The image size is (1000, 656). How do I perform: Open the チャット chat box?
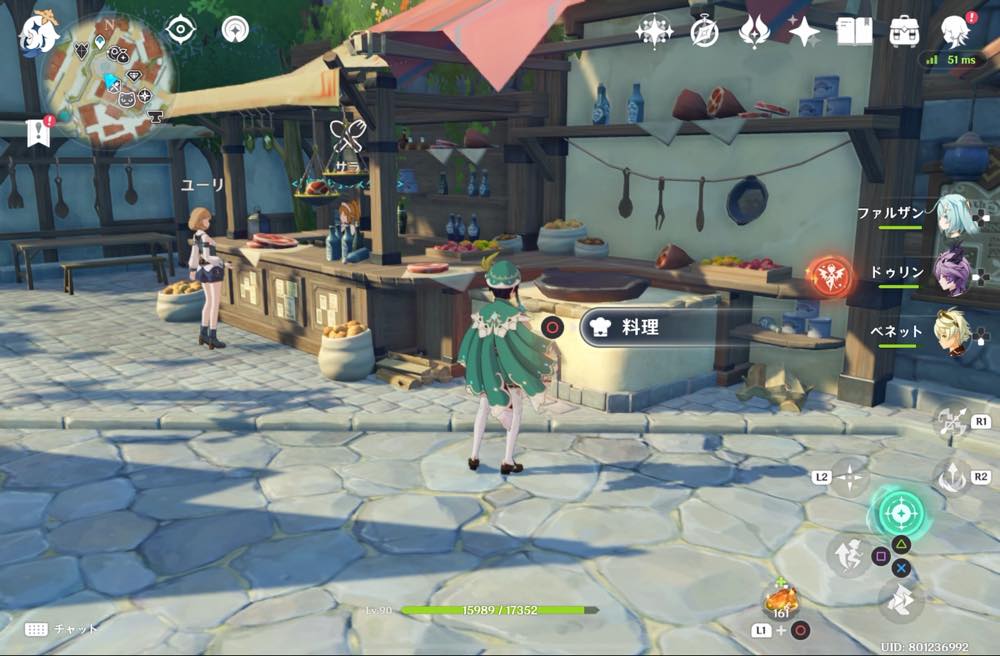[x=62, y=629]
